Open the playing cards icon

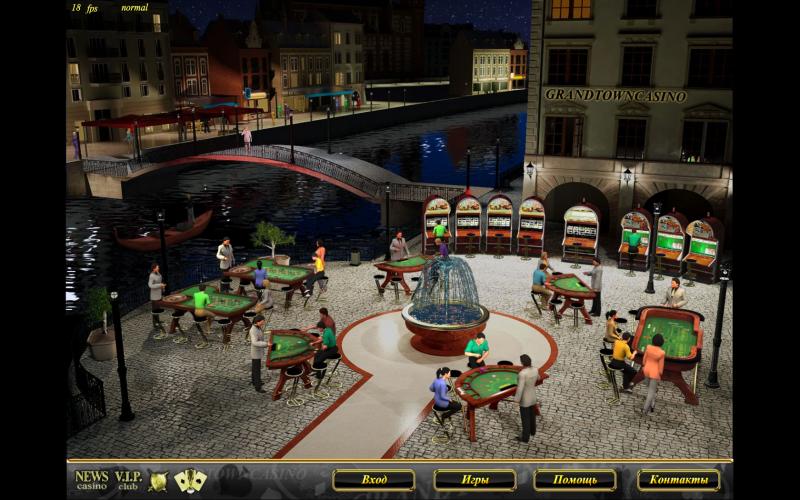[x=190, y=481]
